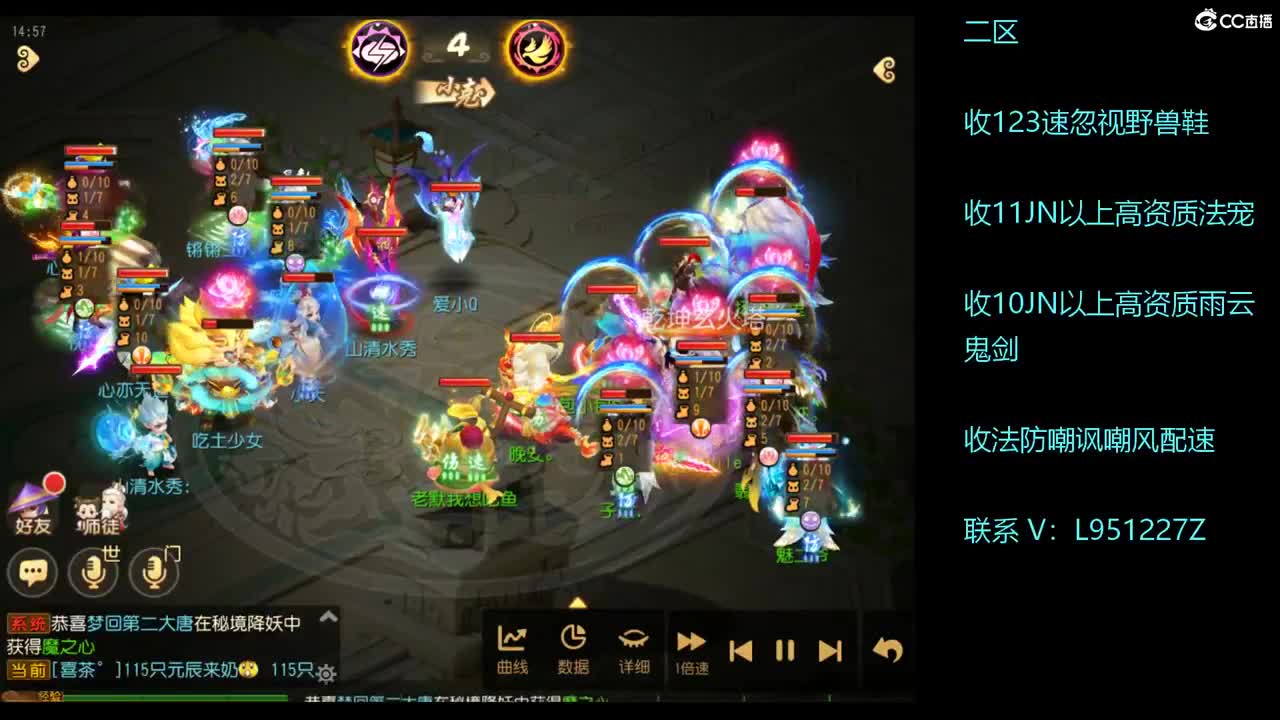Toggle pause on battle playback
This screenshot has height=720, width=1280.
coord(784,648)
